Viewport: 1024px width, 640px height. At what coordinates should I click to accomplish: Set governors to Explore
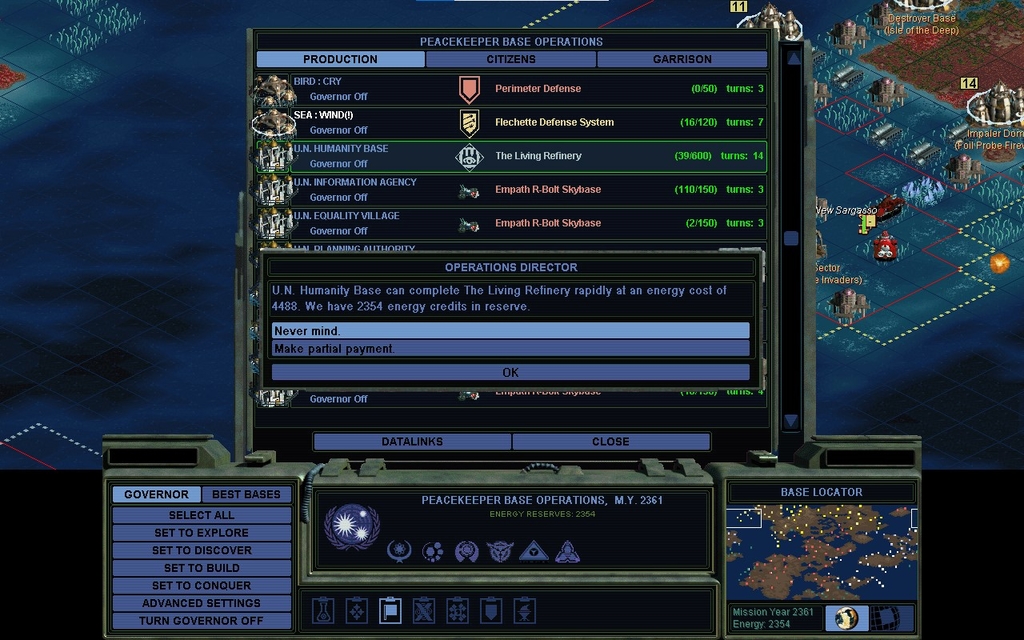(201, 533)
